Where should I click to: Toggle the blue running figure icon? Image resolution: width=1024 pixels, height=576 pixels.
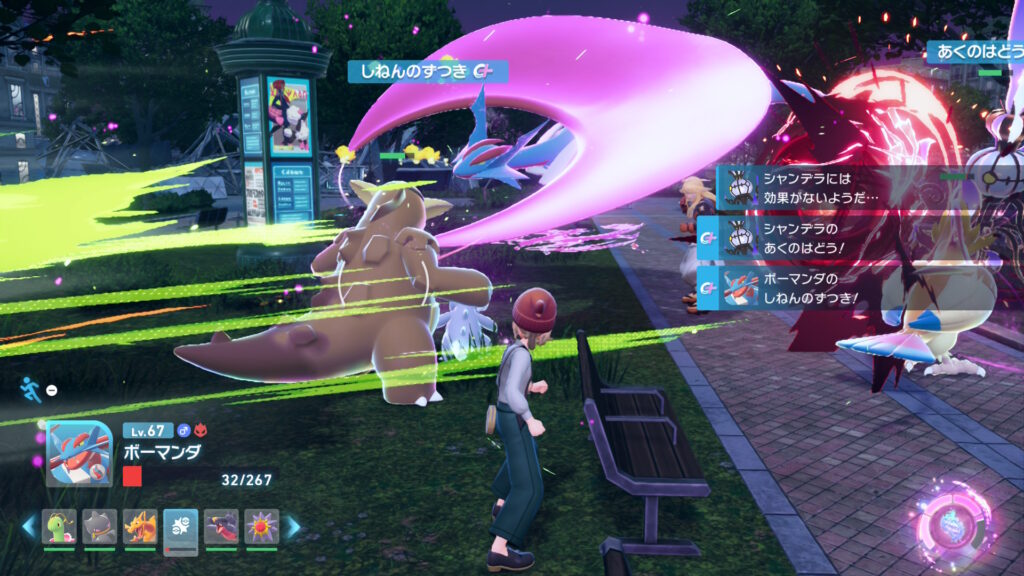31,389
